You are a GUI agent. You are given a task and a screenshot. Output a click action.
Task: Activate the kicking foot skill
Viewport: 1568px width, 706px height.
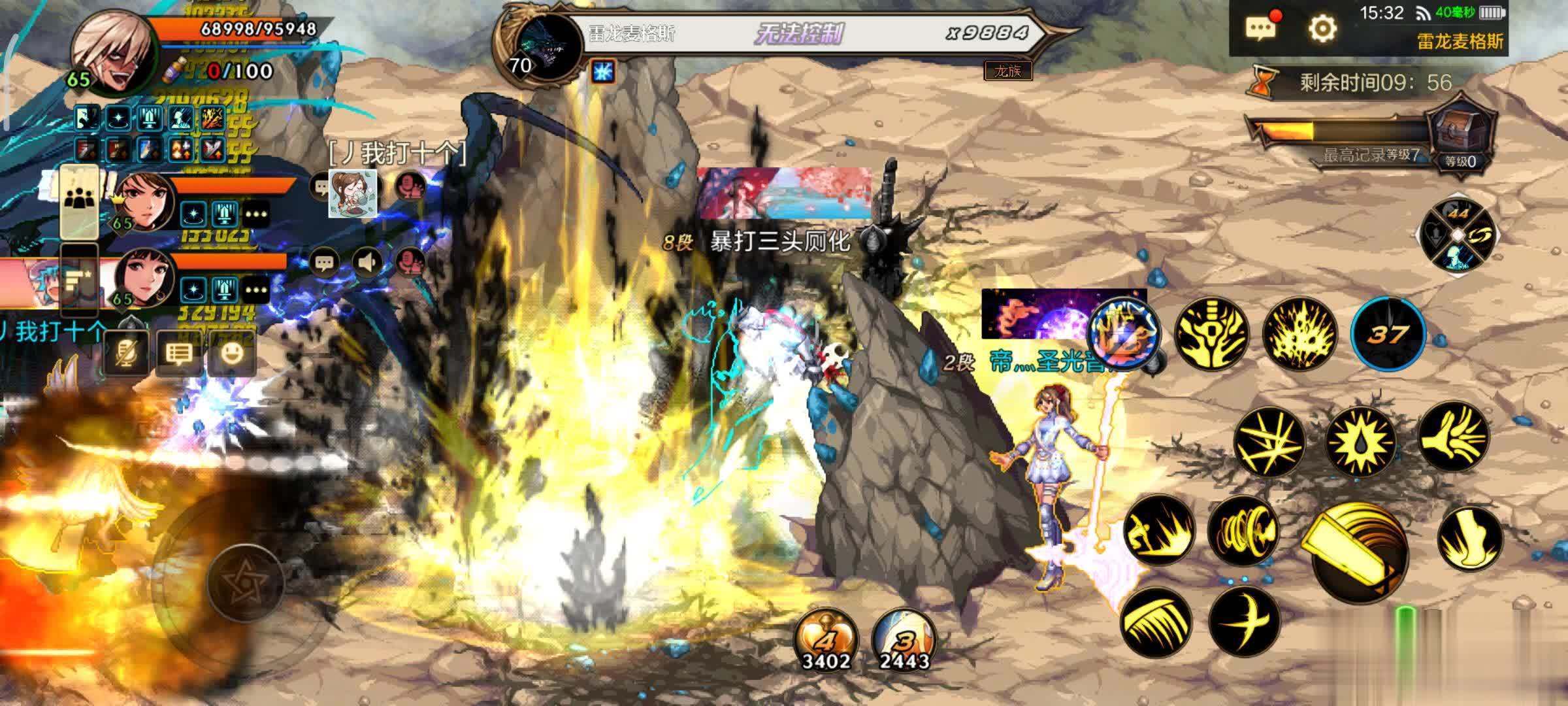click(1469, 539)
